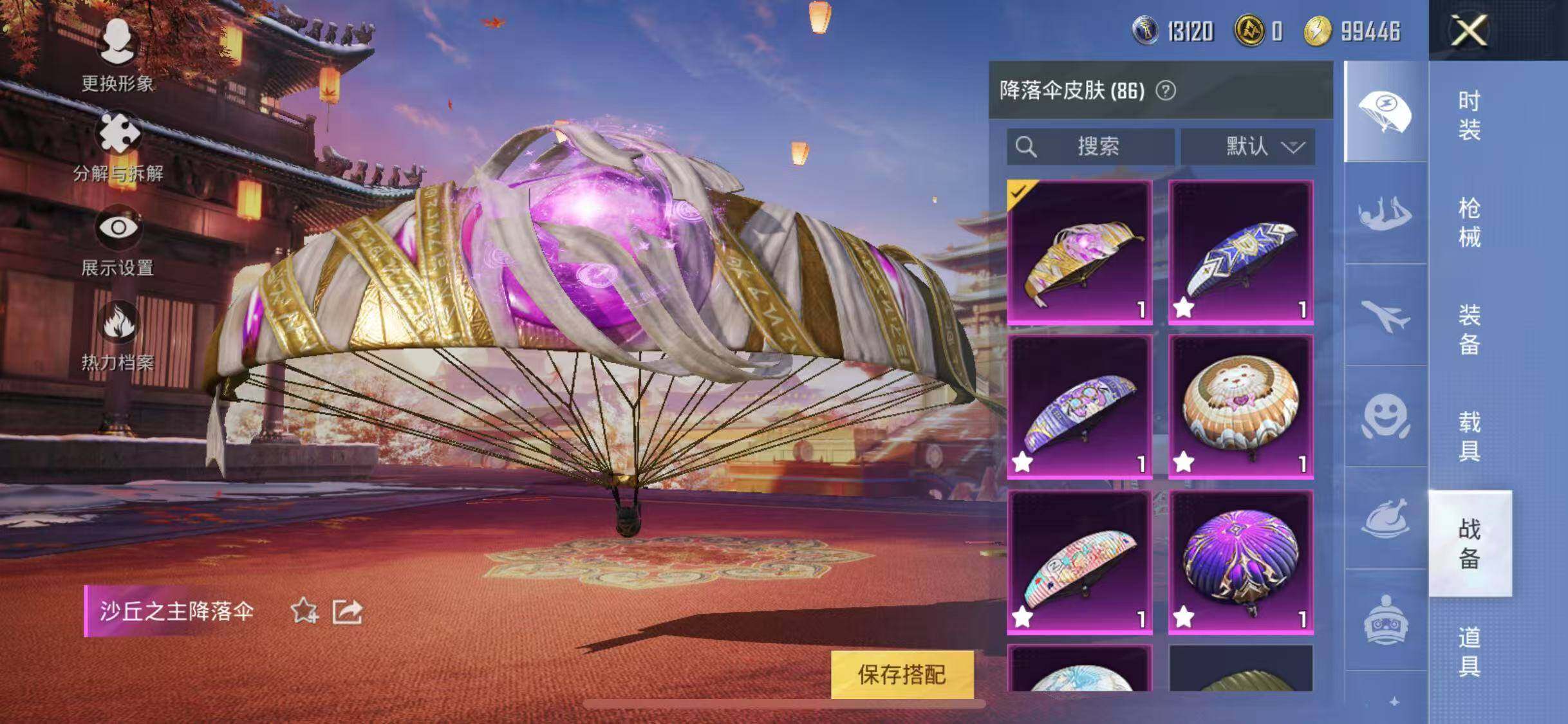The width and height of the screenshot is (1568, 724).
Task: Select the skydiving pose category
Action: coord(1385,214)
